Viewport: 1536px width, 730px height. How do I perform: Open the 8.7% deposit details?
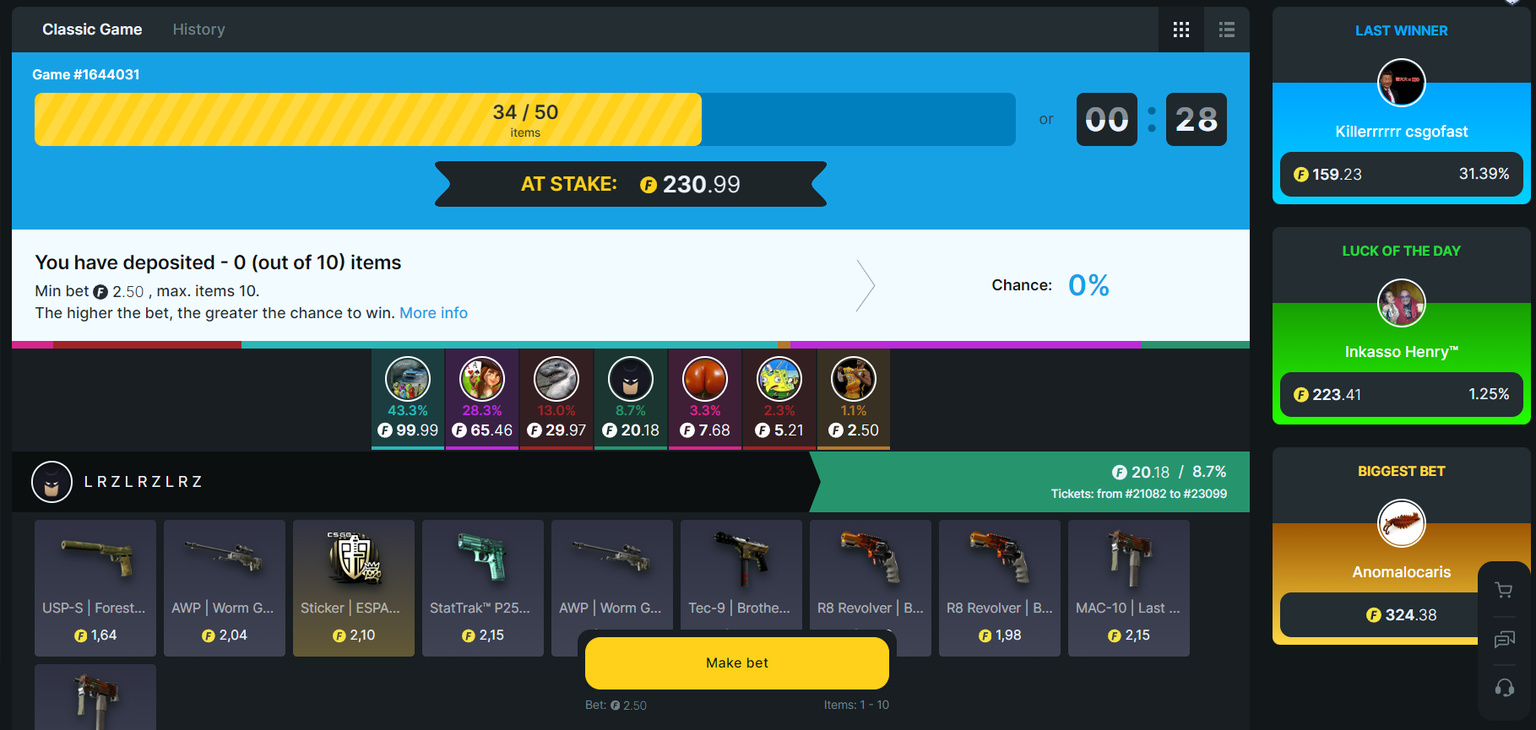(x=630, y=379)
